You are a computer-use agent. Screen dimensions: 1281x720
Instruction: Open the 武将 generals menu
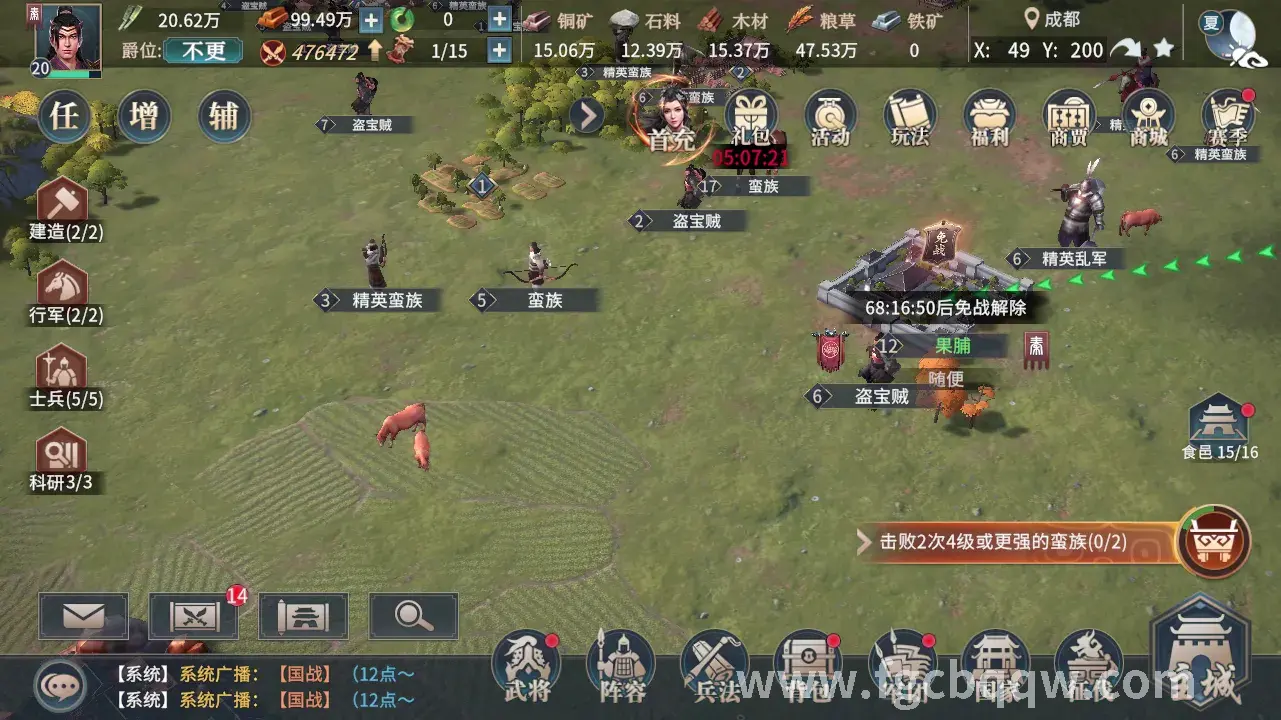pyautogui.click(x=527, y=665)
